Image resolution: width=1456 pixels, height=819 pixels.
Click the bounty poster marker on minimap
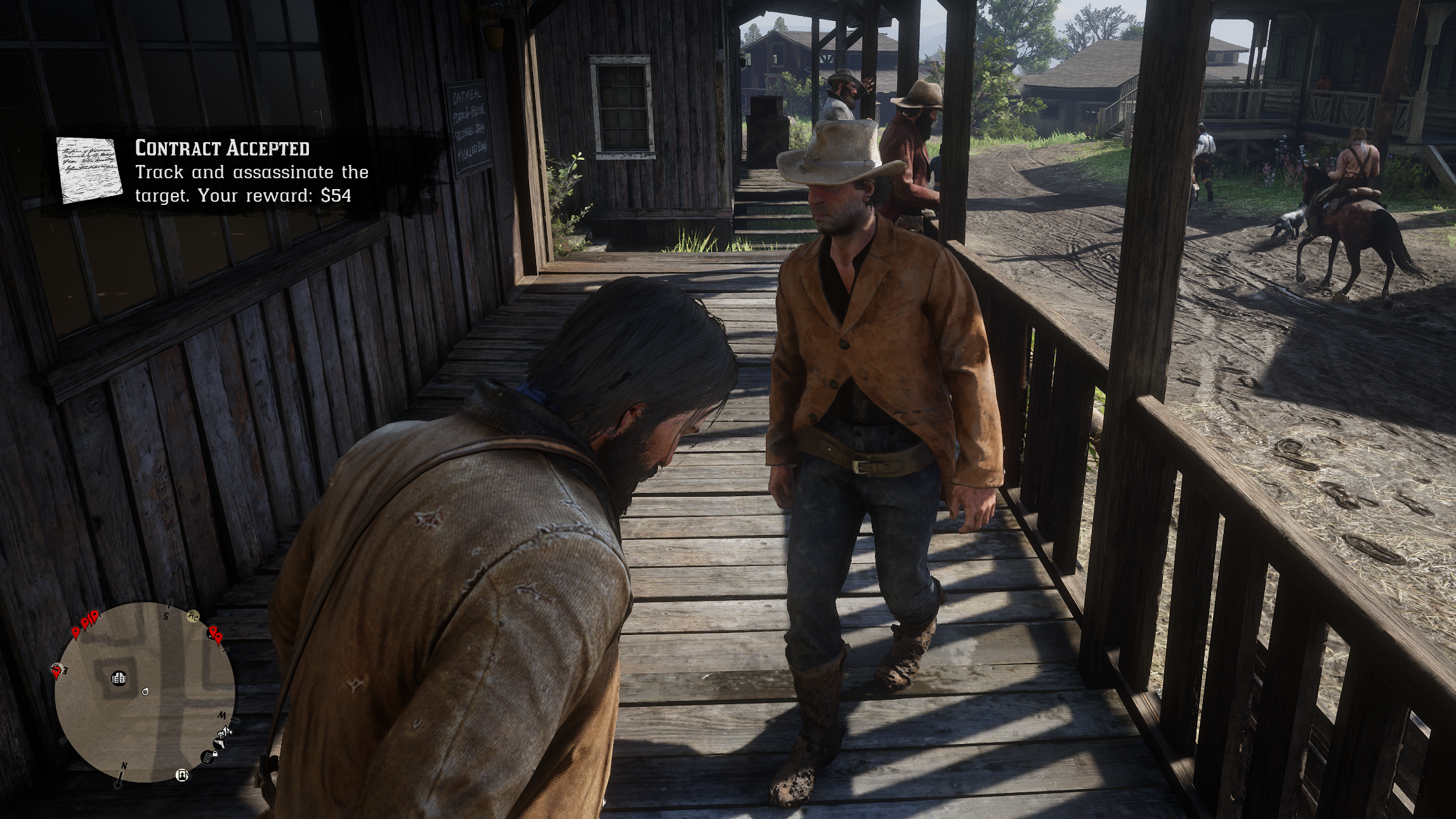(182, 775)
